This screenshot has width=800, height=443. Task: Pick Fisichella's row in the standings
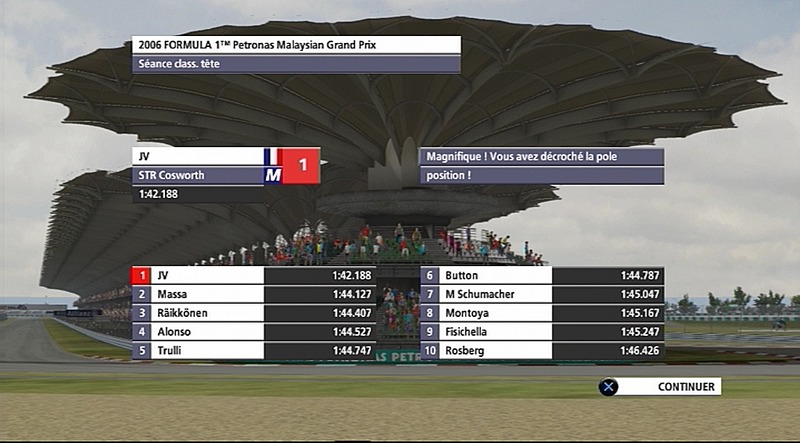[x=542, y=331]
